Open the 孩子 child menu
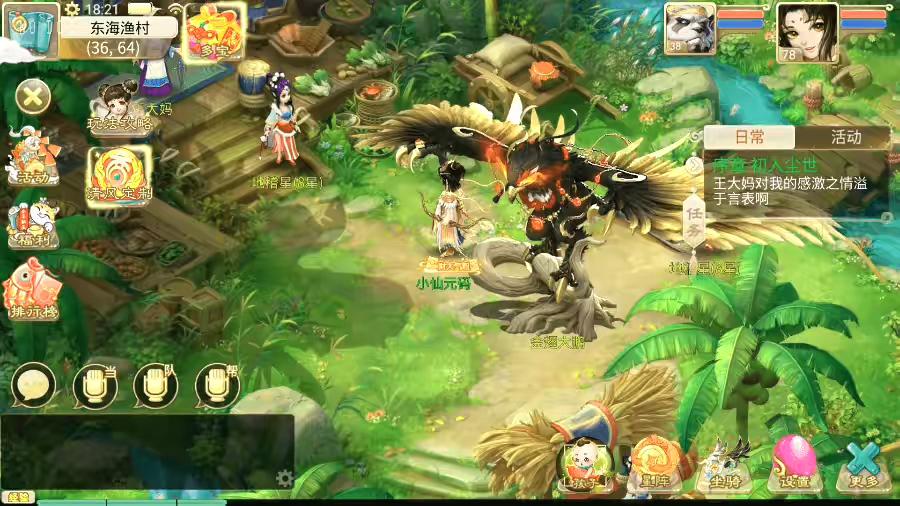 [583, 465]
